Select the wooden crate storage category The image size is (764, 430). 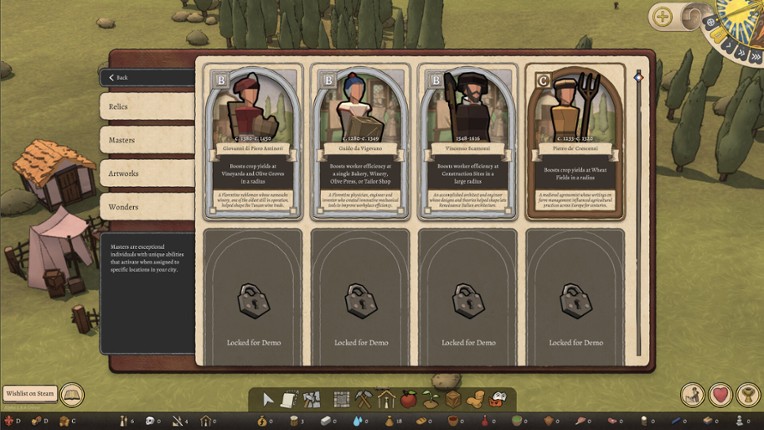click(452, 399)
